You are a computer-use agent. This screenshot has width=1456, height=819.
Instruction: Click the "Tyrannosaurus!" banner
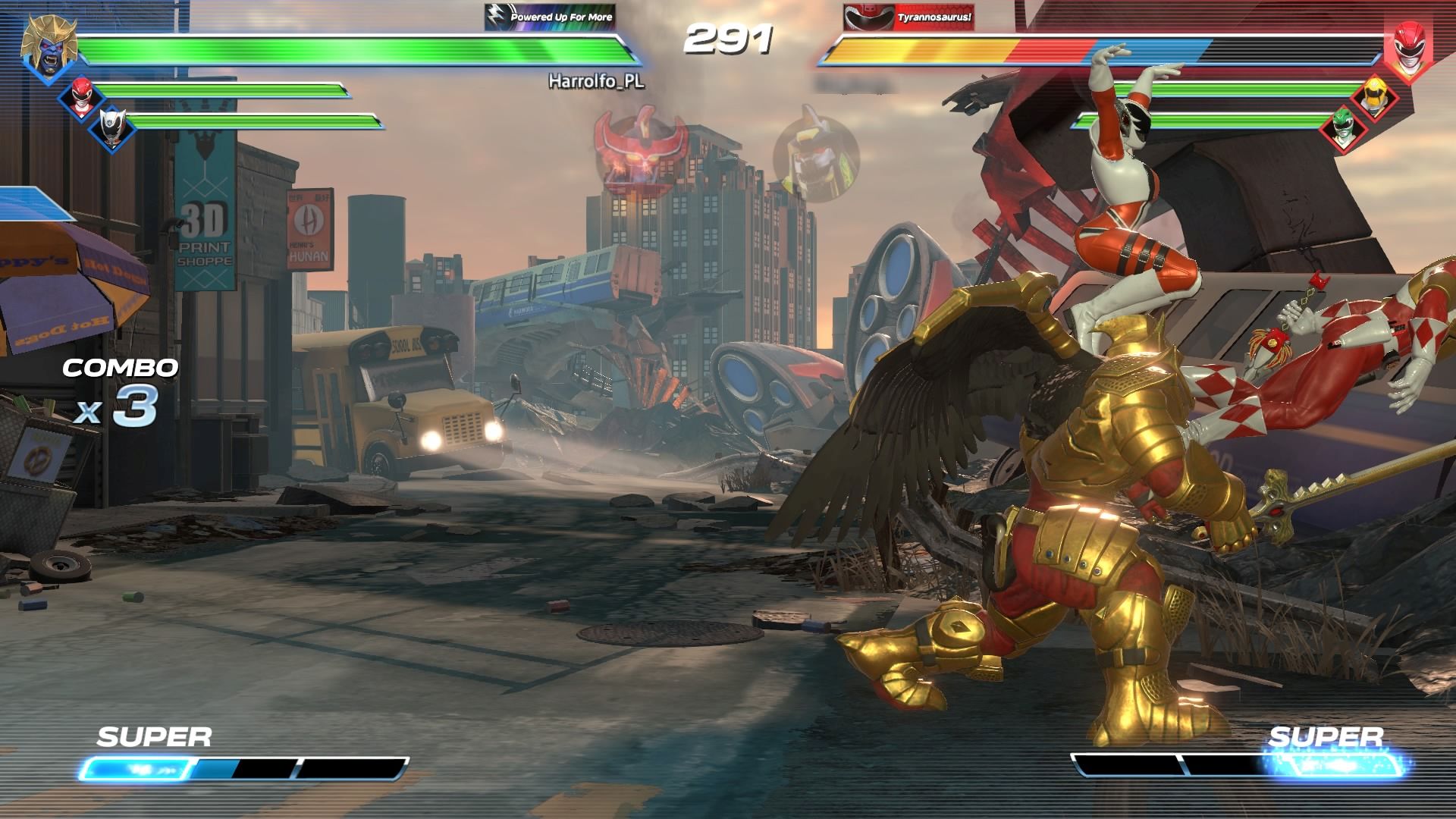908,17
